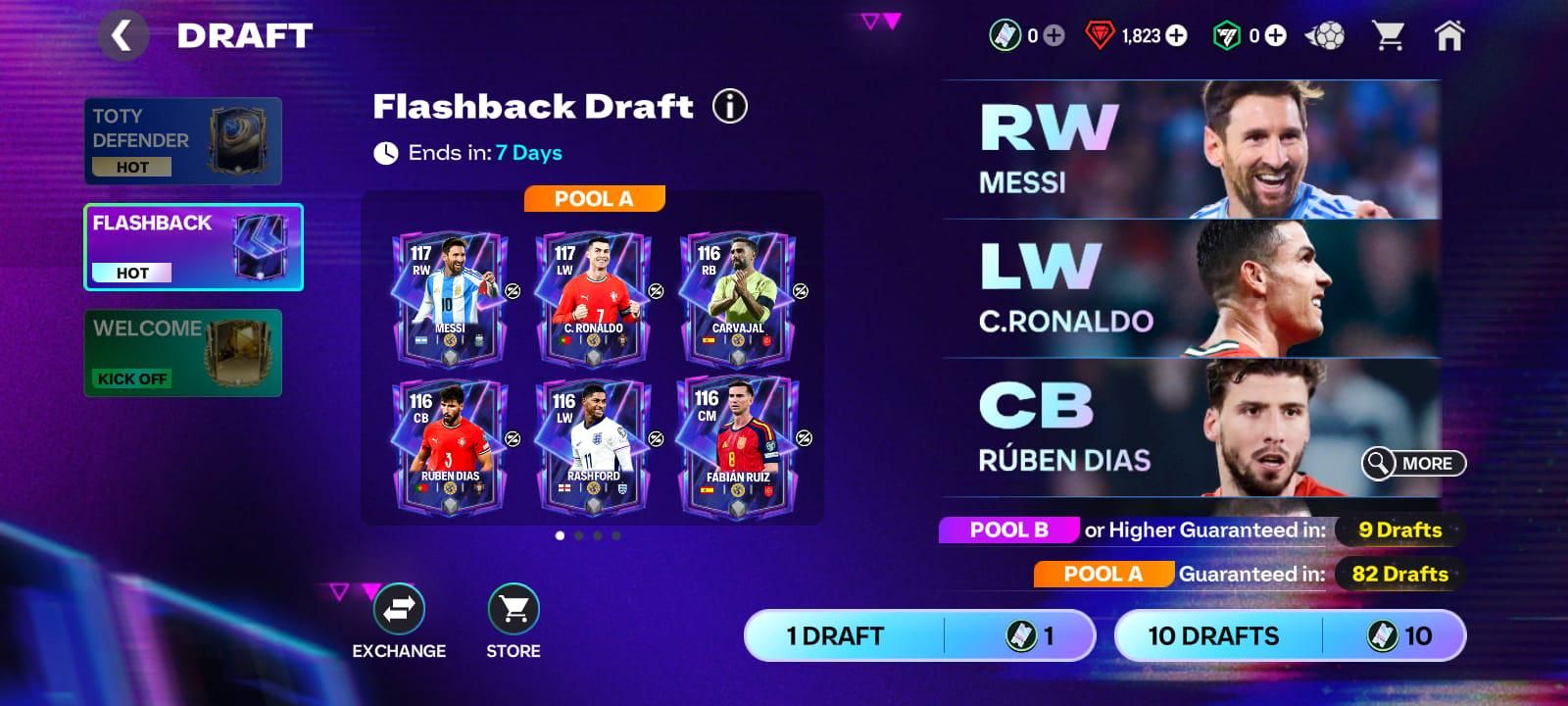This screenshot has height=706, width=1568.
Task: Select the 117 RW Messi card
Action: click(x=449, y=298)
